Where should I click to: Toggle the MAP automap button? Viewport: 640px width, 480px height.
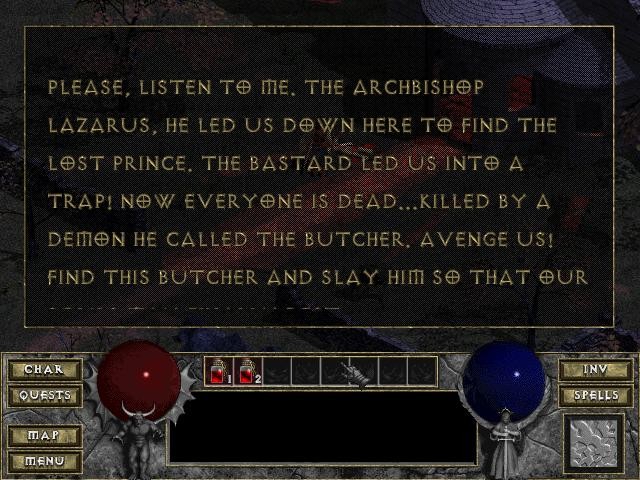[44, 436]
